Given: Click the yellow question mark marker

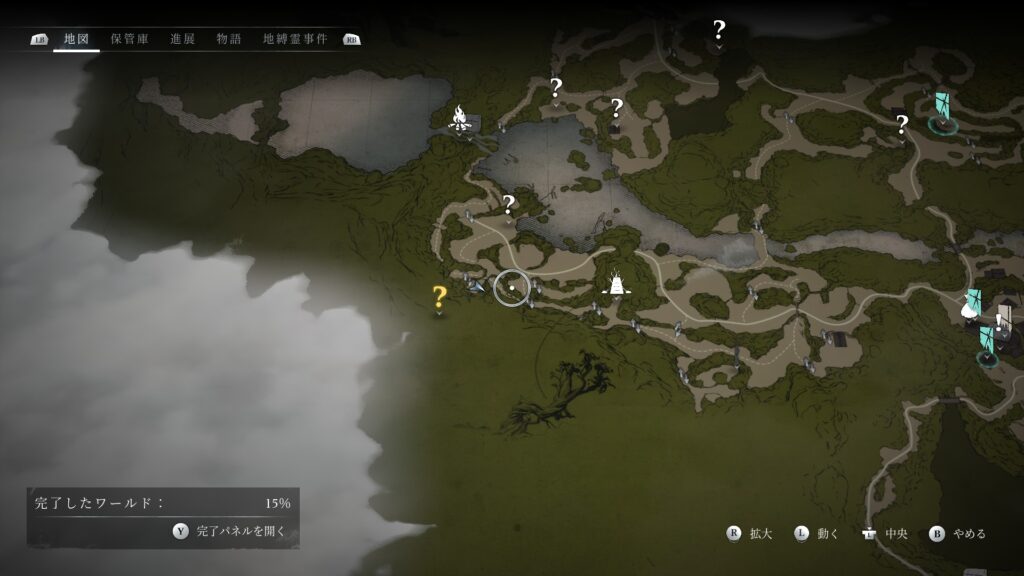Looking at the screenshot, I should click(439, 296).
